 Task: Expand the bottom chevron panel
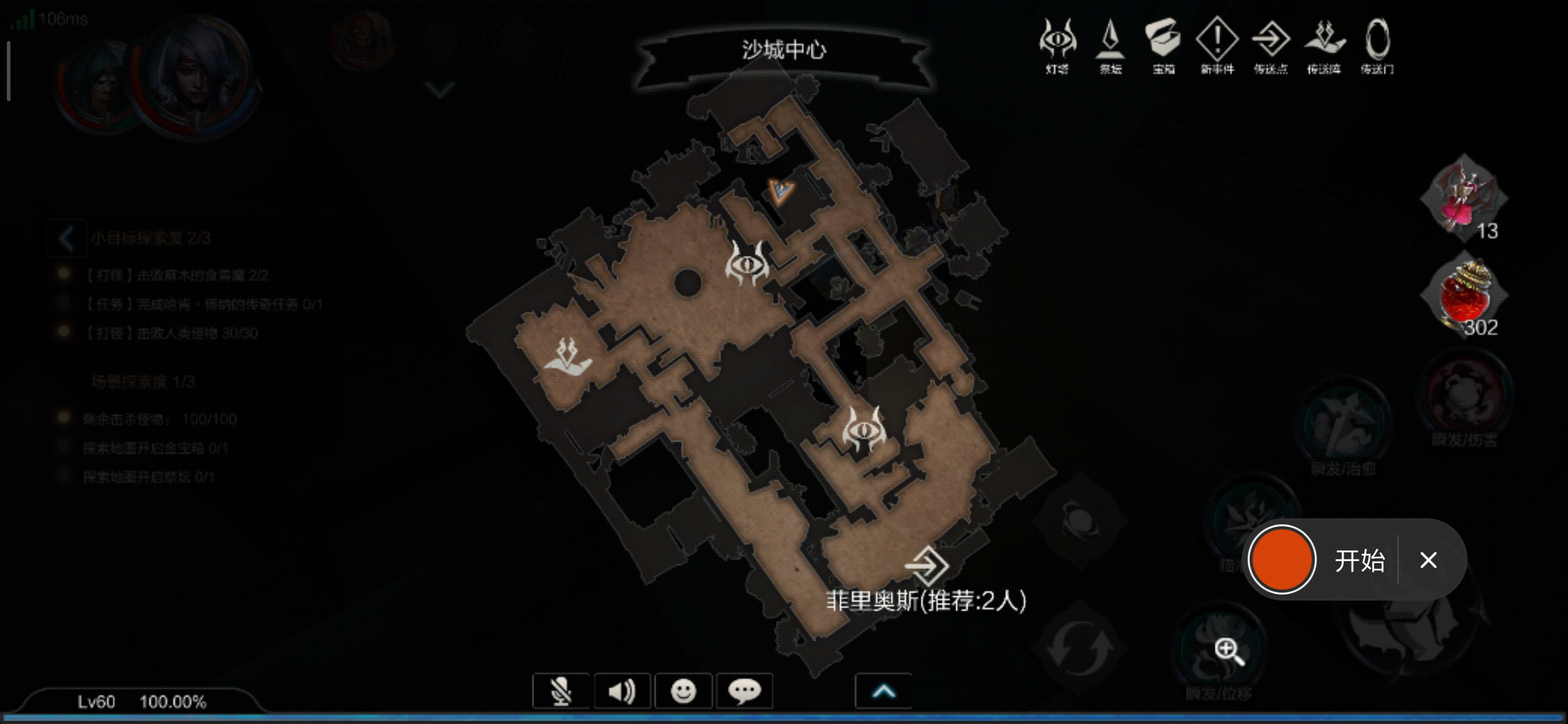(x=883, y=690)
